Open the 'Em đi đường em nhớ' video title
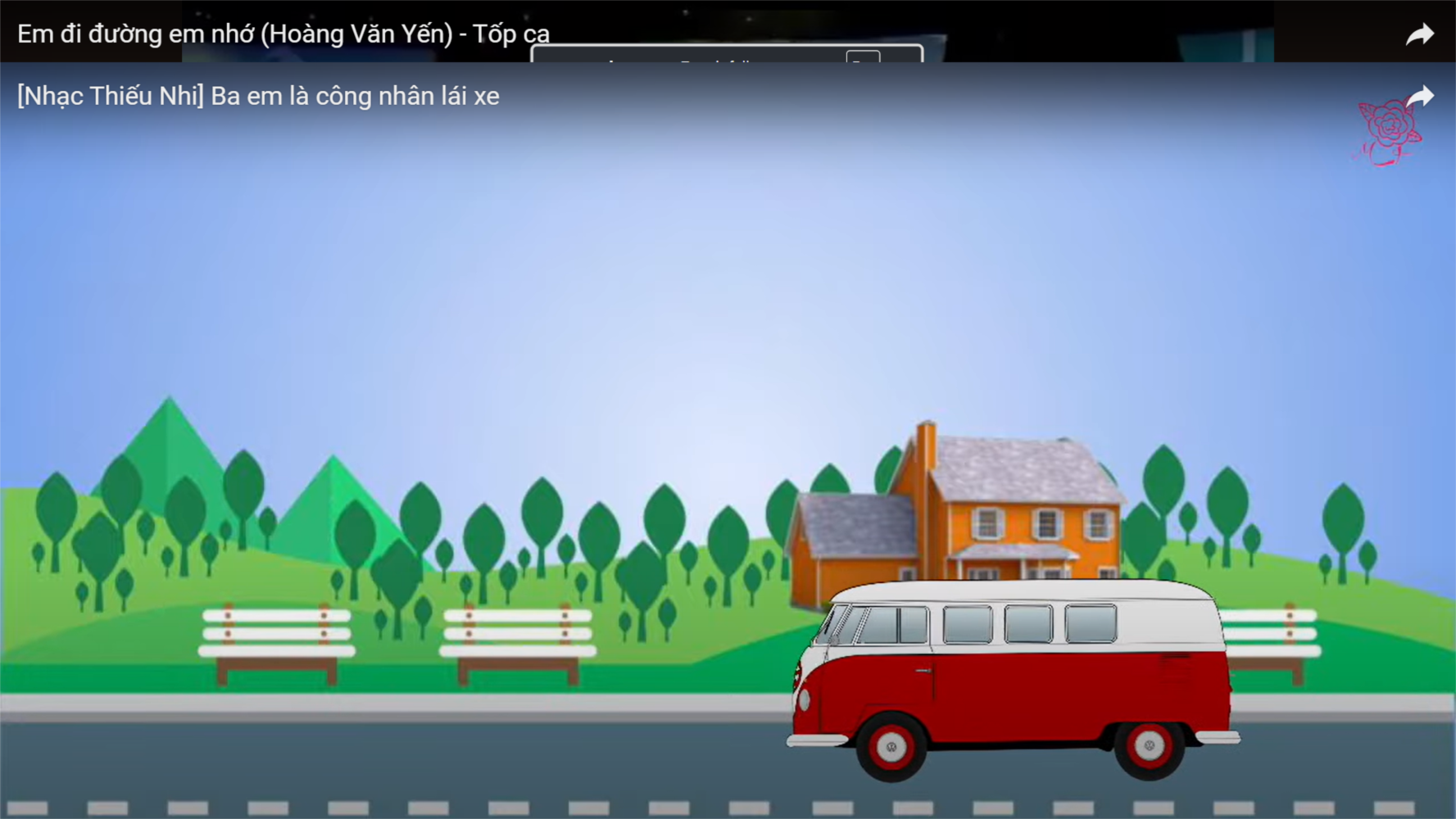The image size is (1456, 819). pyautogui.click(x=283, y=34)
